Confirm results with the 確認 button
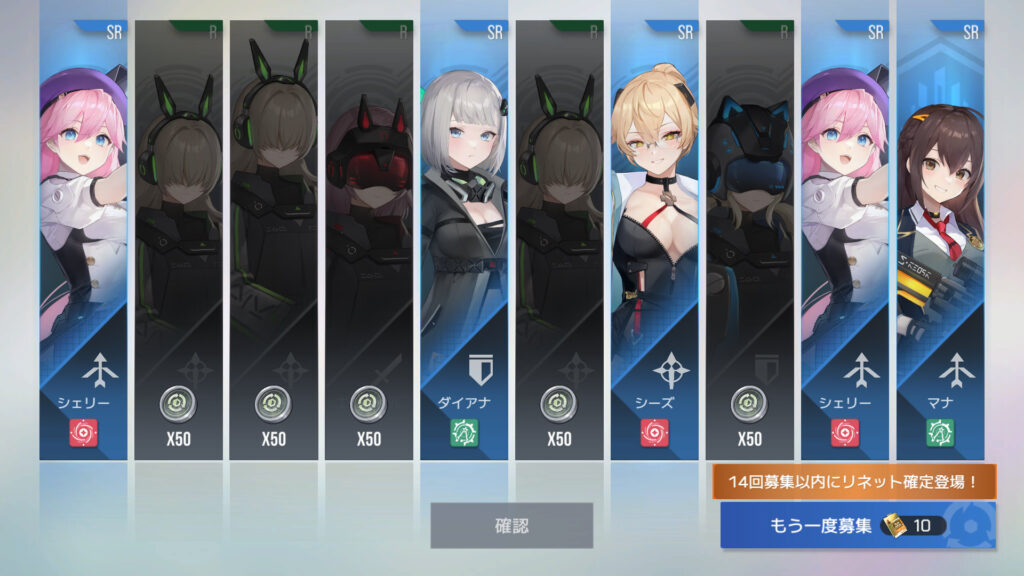Screen dimensions: 1024x576 [x=511, y=525]
